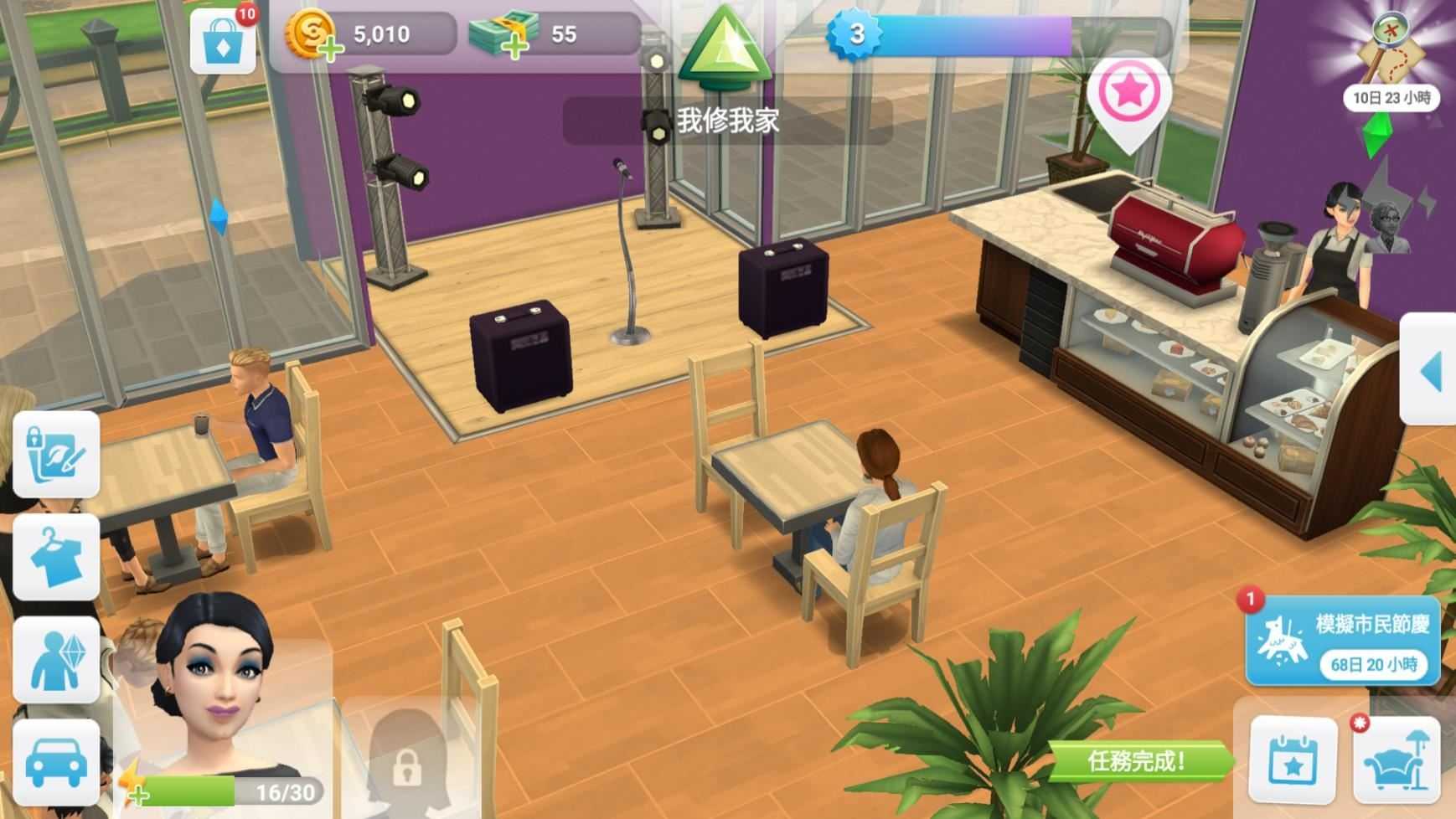
Task: Open the furniture build mode button
Action: click(x=1396, y=760)
